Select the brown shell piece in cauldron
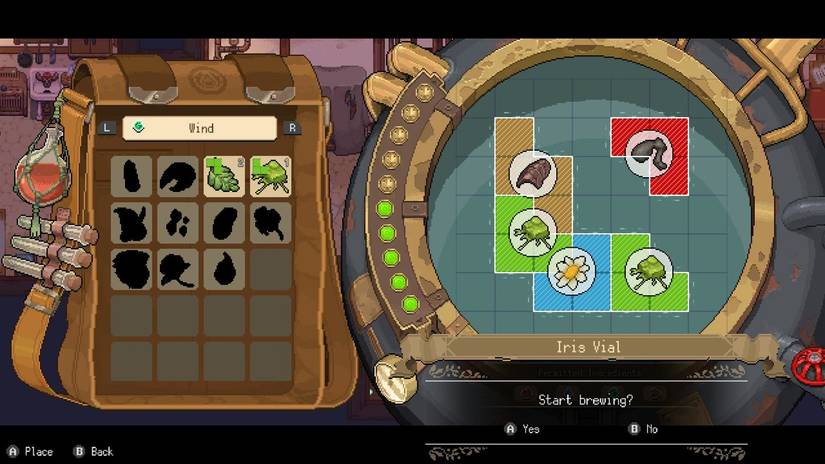The height and width of the screenshot is (464, 825). click(532, 172)
